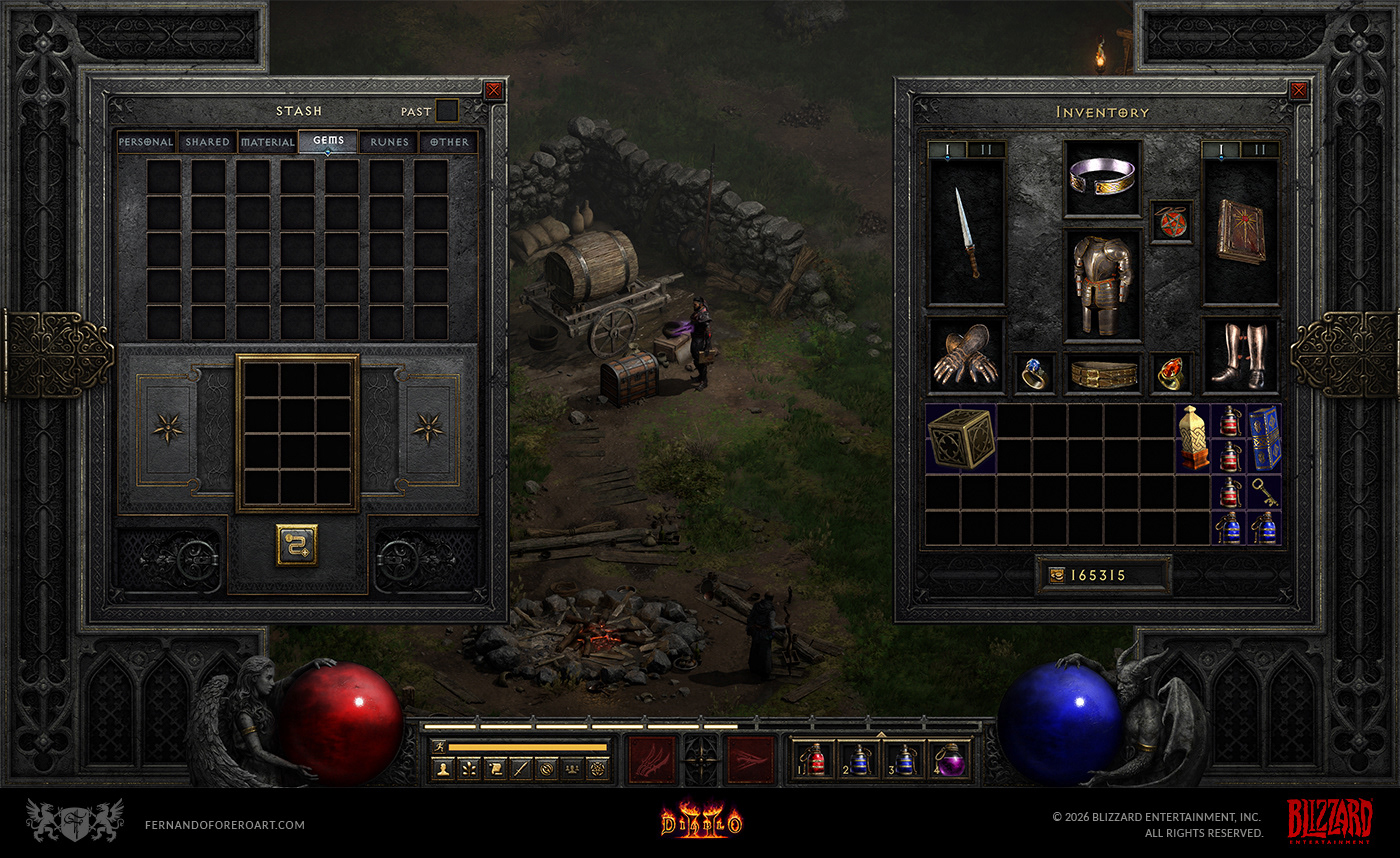
Task: Select the equipped boots slot
Action: point(1240,355)
